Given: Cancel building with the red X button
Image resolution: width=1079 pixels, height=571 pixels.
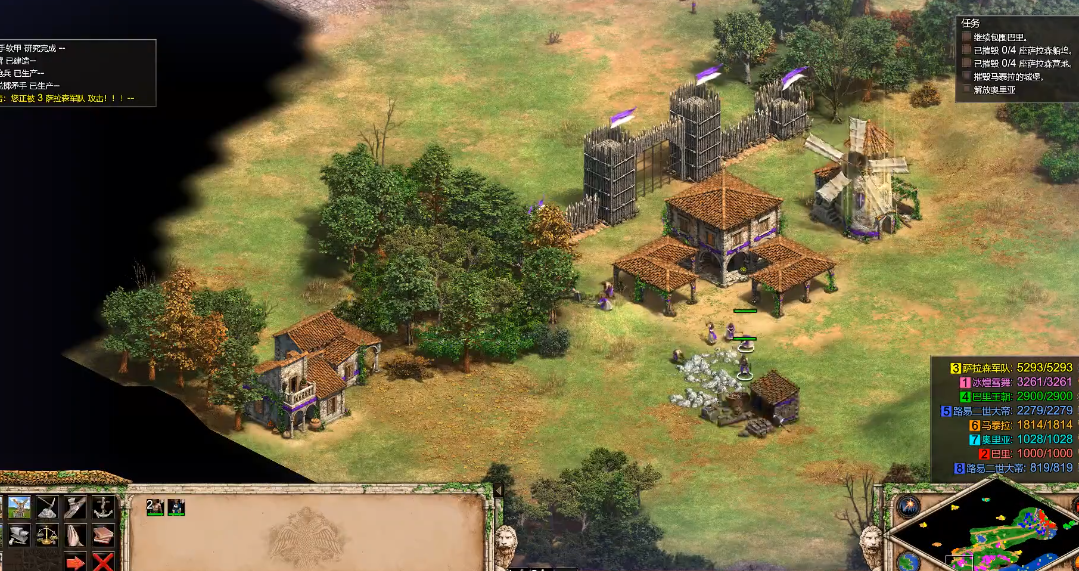Looking at the screenshot, I should [103, 562].
